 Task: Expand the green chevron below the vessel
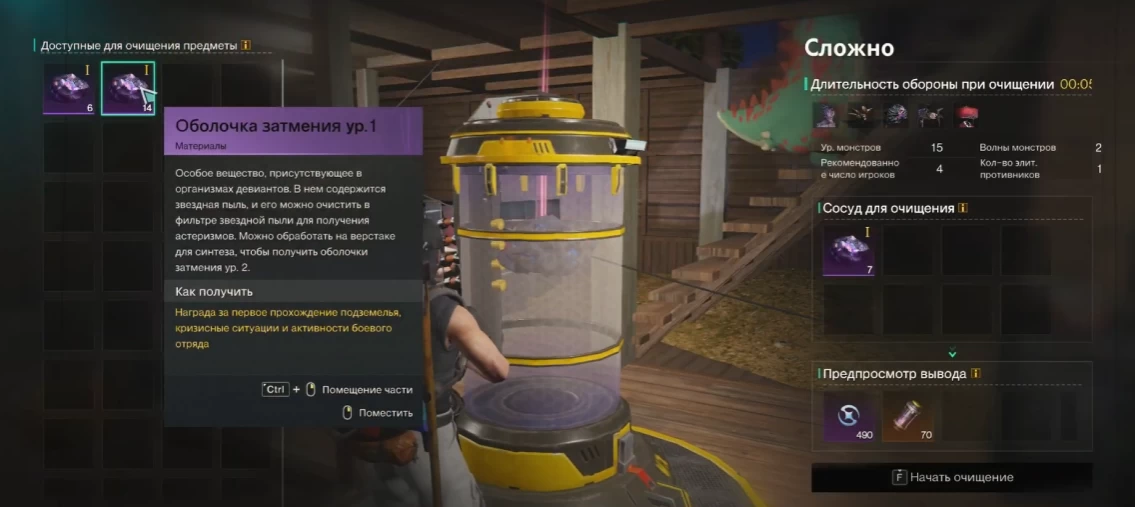[952, 352]
